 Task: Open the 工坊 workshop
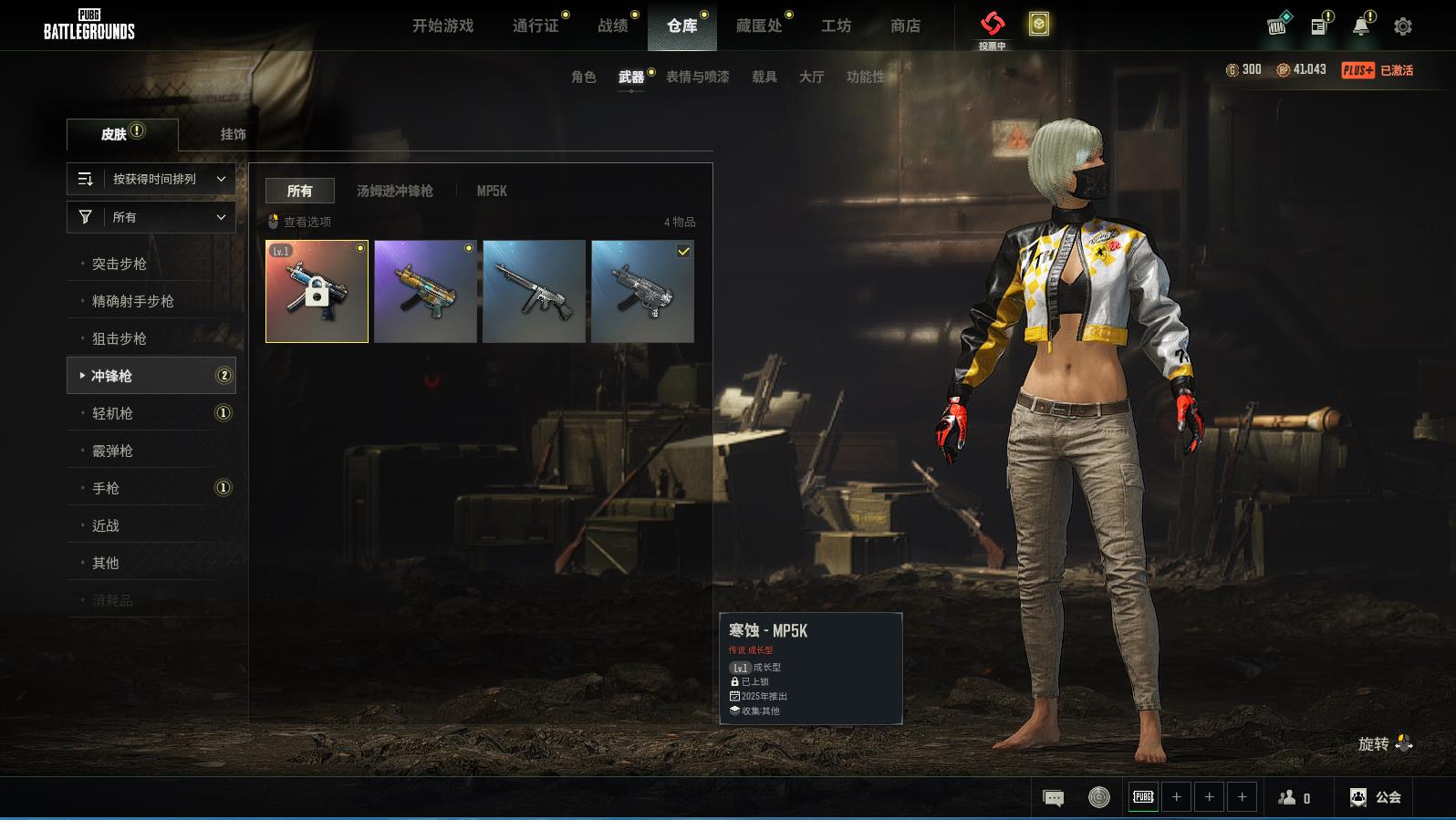pyautogui.click(x=836, y=26)
